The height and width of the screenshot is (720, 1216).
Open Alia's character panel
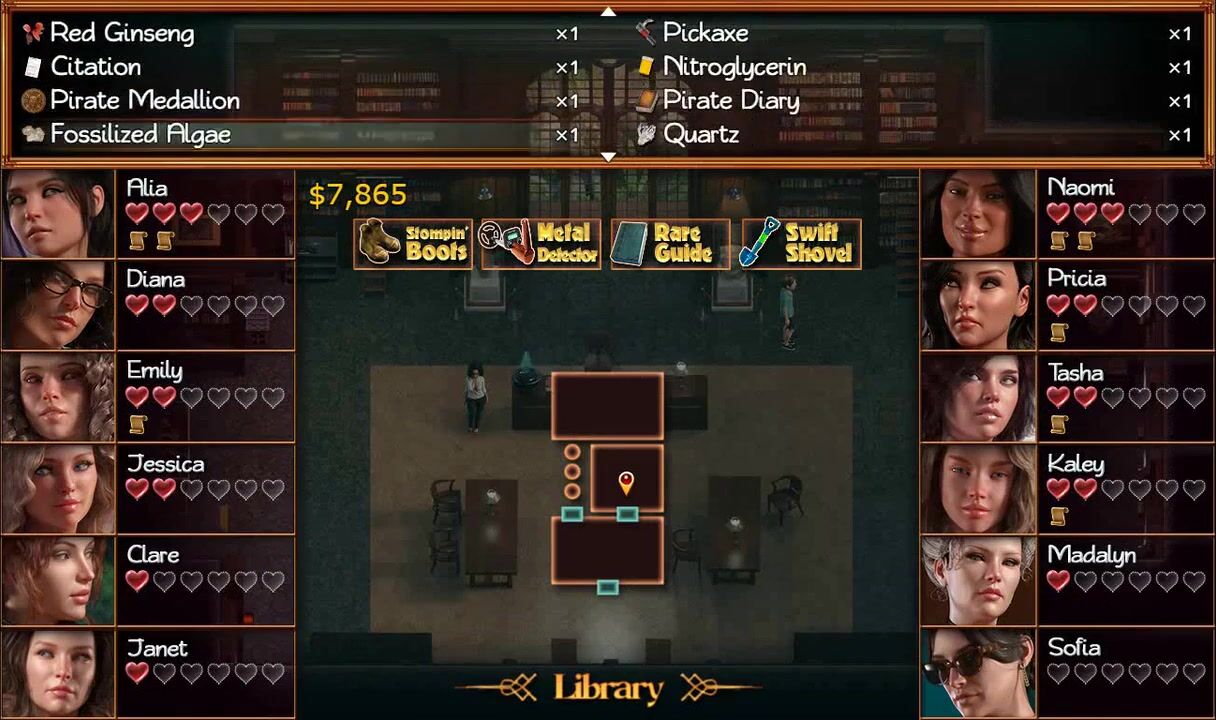[148, 214]
